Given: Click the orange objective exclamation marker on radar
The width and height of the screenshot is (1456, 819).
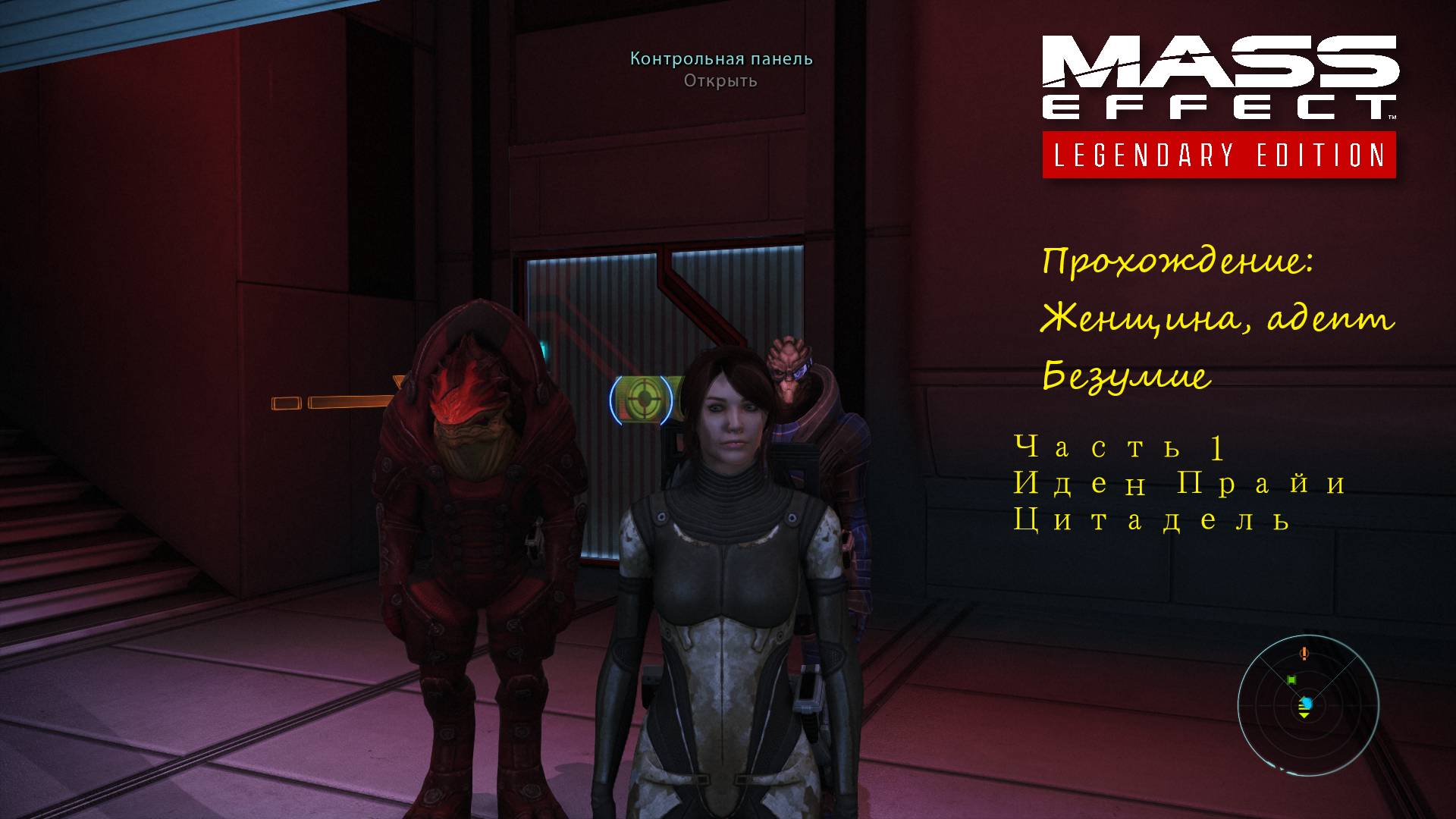Looking at the screenshot, I should coord(1304,654).
